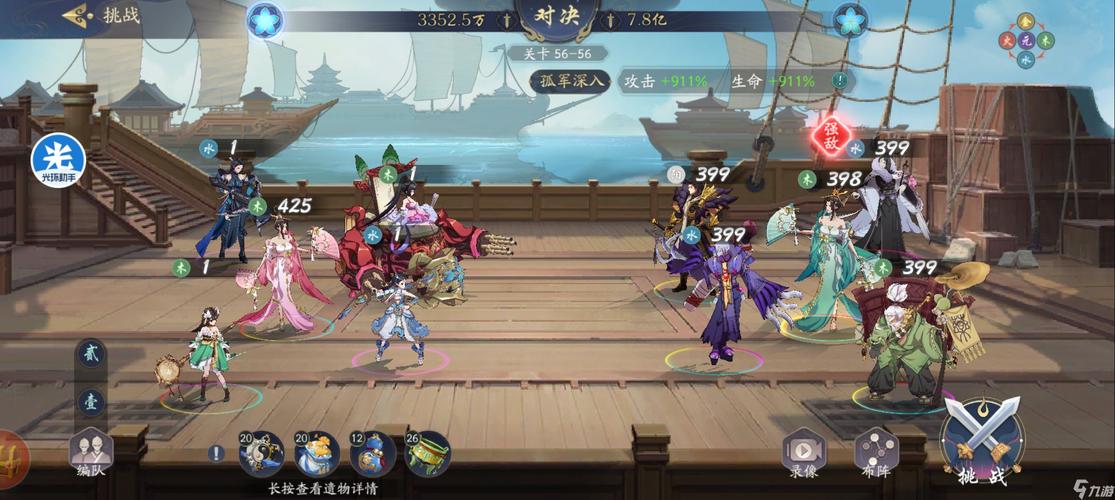Viewport: 1115px width, 500px height.
Task: Open the five-elements counter chart
Action: coord(1029,40)
